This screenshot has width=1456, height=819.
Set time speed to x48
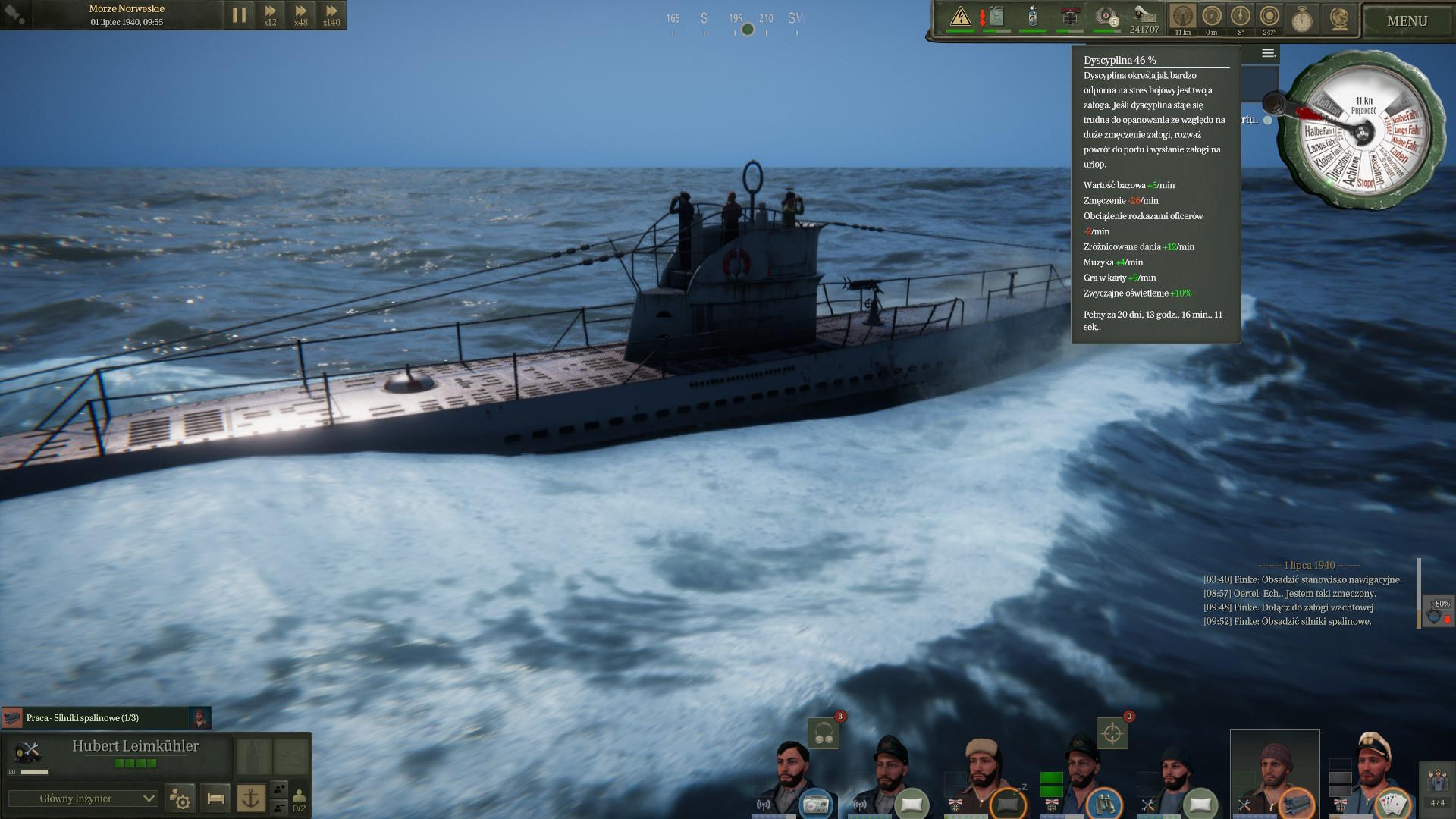301,15
